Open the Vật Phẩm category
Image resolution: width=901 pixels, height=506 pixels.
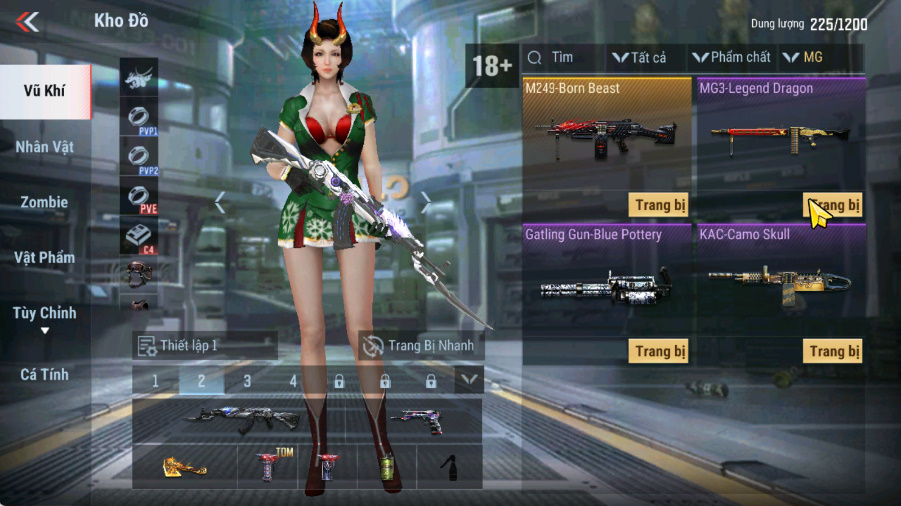[45, 258]
